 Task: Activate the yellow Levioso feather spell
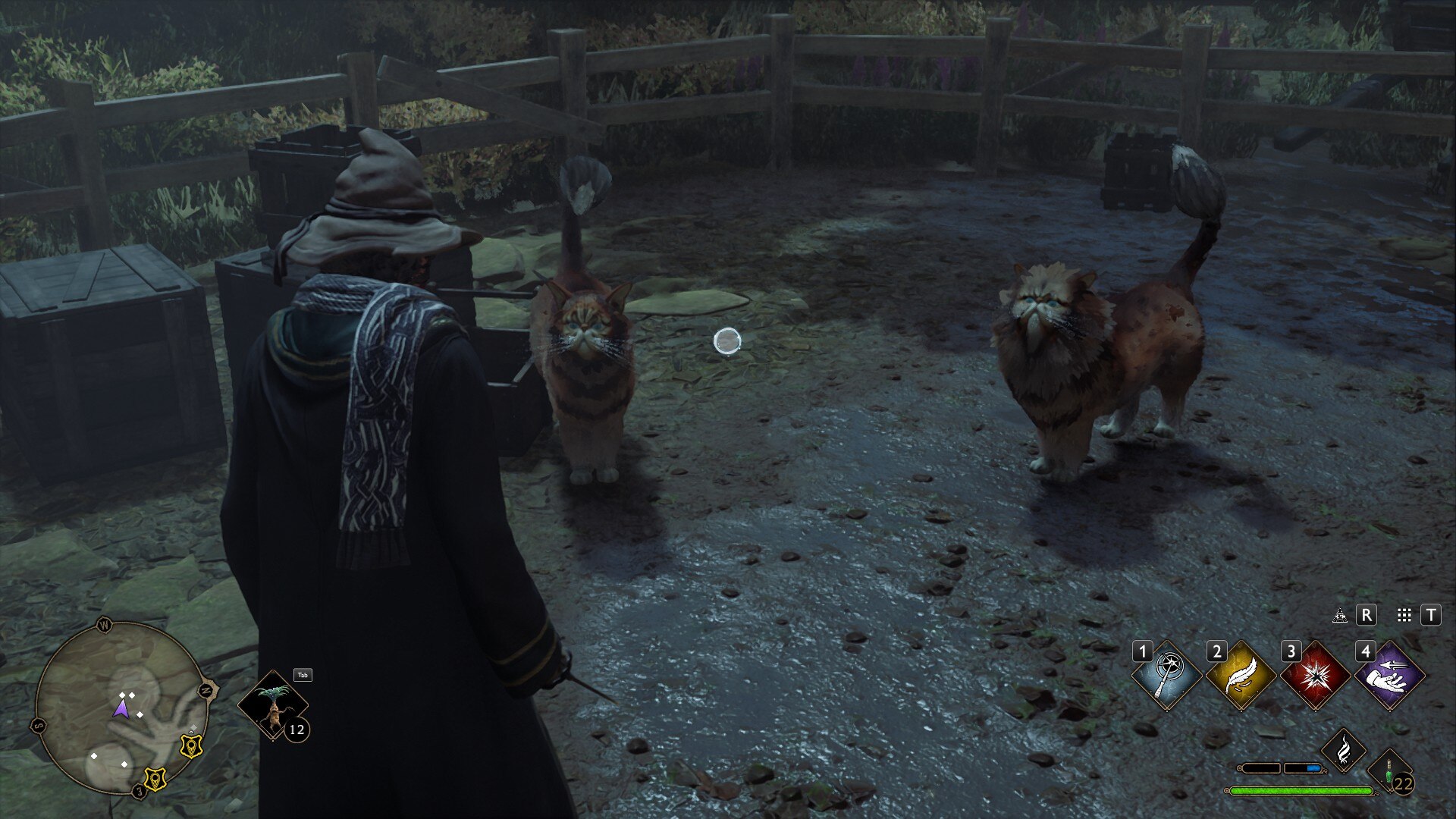pos(1241,676)
